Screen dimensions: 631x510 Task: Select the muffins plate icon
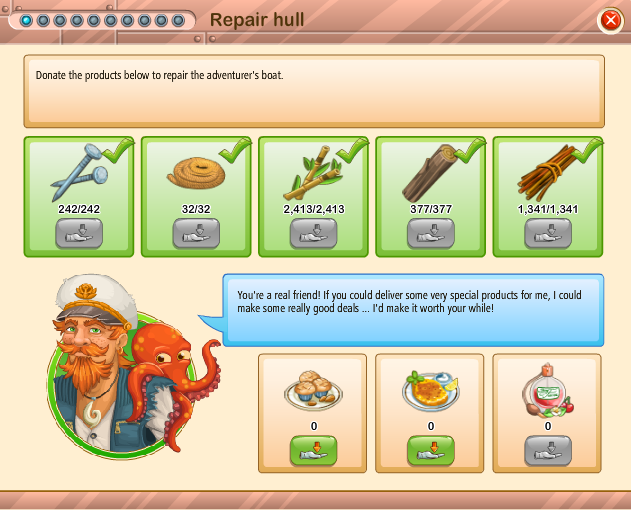coord(313,390)
